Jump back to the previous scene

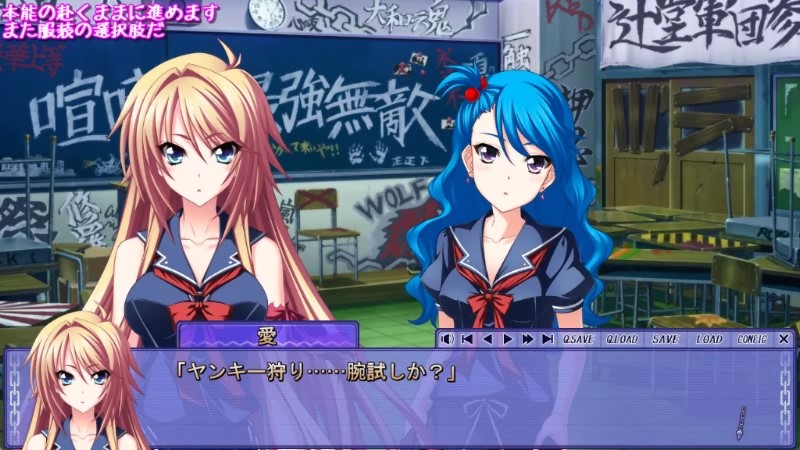pyautogui.click(x=468, y=339)
